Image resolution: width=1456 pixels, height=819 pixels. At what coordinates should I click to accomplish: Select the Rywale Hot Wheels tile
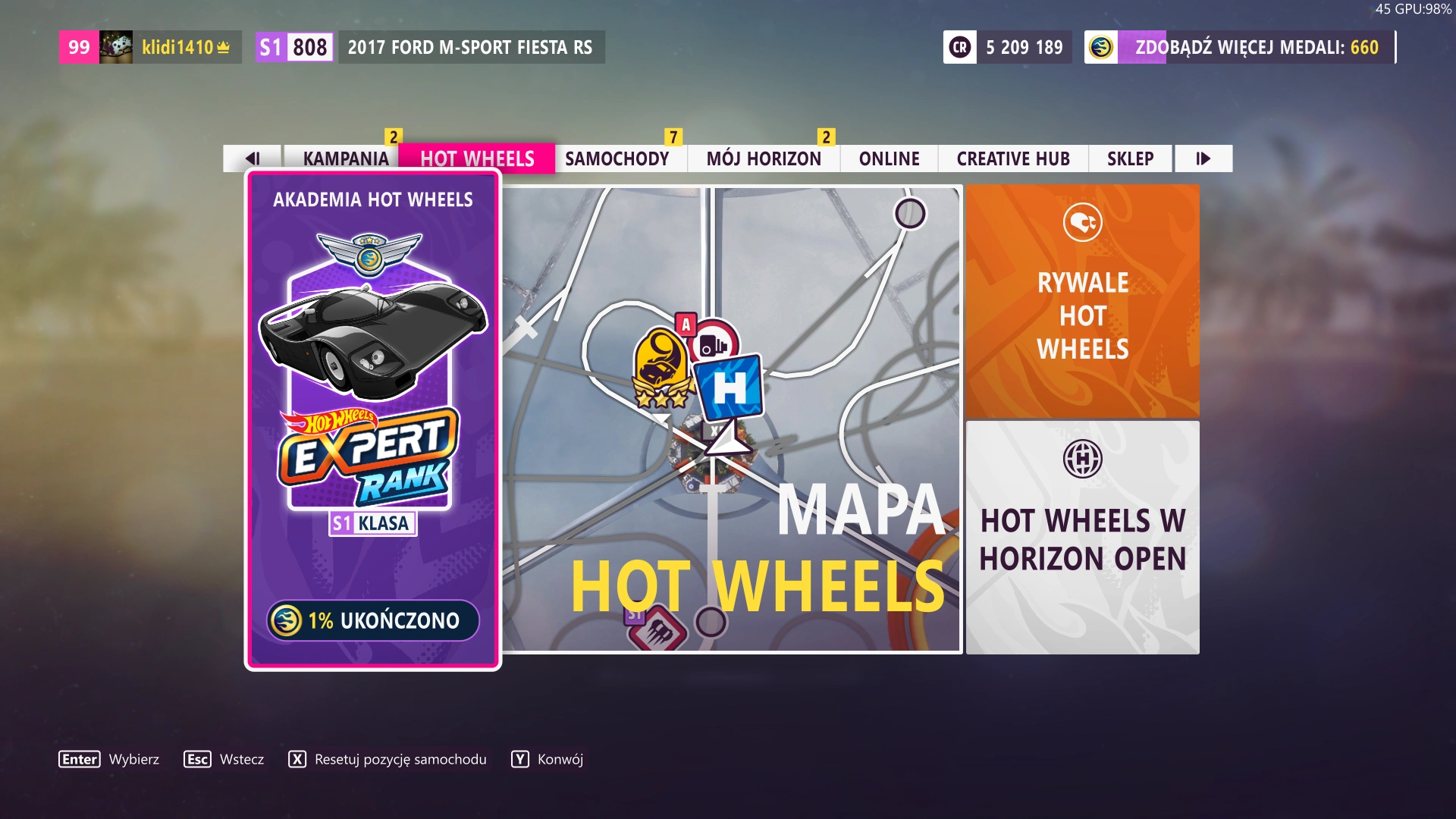[x=1082, y=301]
